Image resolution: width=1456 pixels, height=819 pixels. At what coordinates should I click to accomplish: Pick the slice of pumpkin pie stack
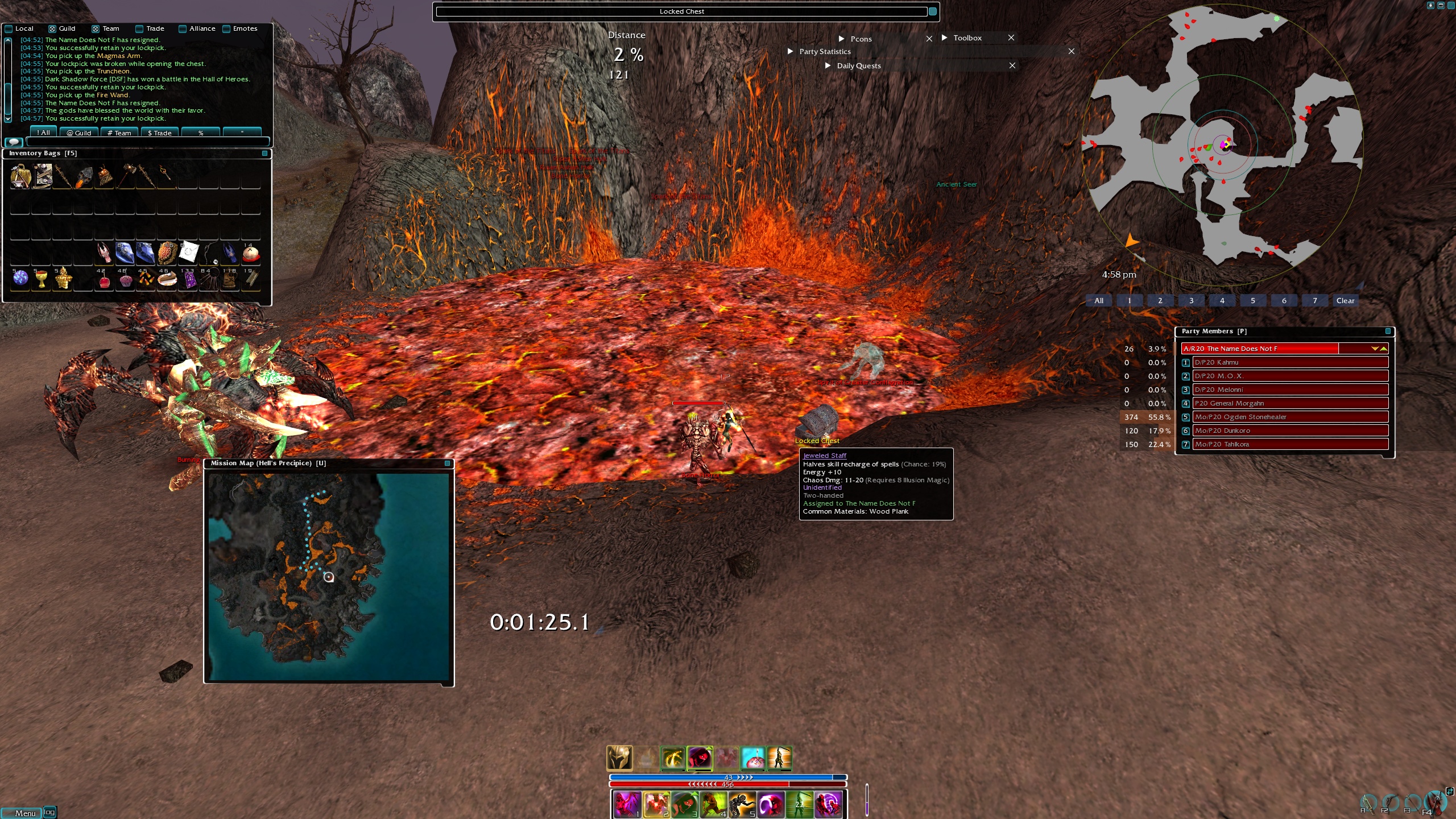[x=167, y=279]
